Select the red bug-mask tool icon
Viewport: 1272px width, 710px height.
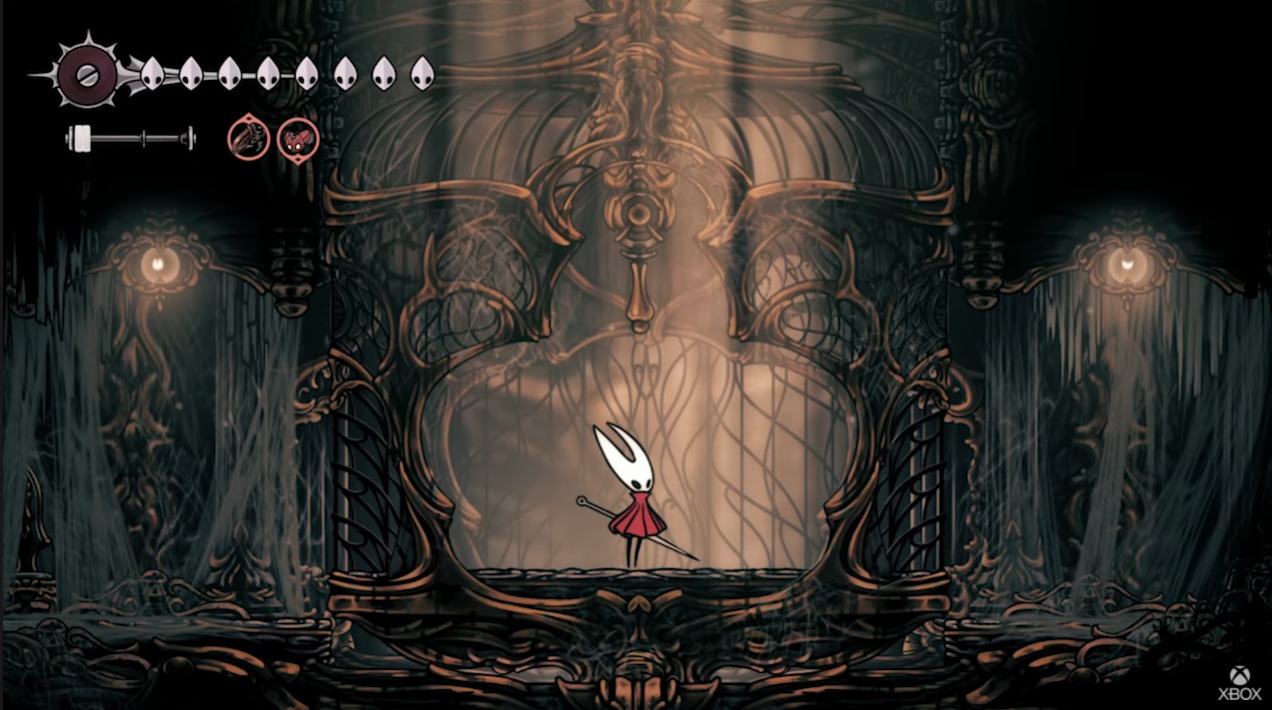[297, 138]
